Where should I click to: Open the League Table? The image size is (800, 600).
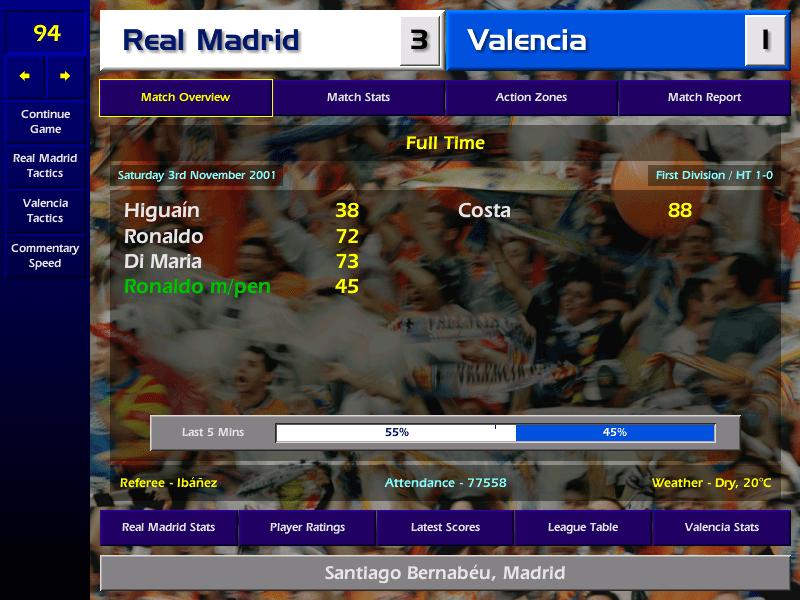[583, 527]
